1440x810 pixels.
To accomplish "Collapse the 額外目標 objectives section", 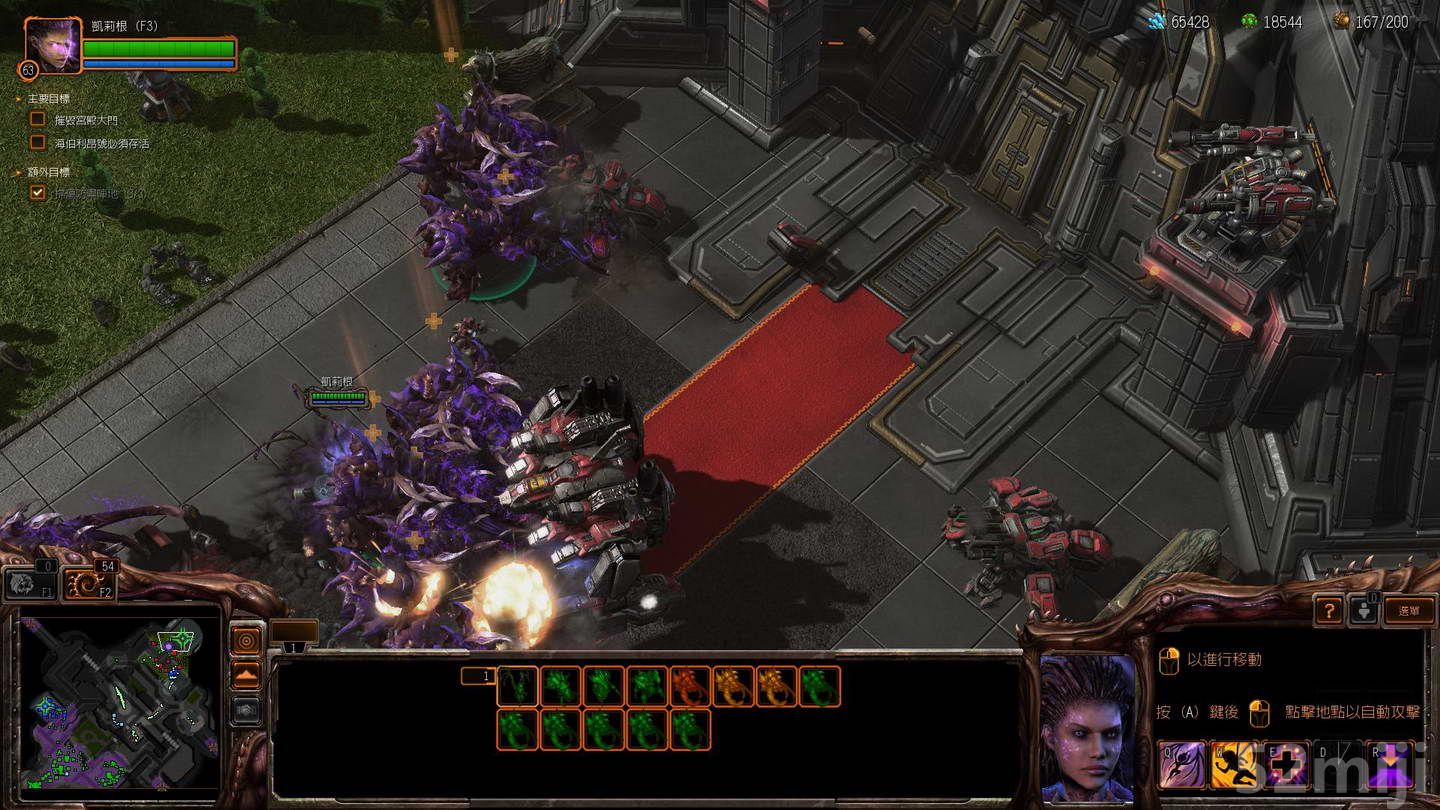I will (16, 169).
